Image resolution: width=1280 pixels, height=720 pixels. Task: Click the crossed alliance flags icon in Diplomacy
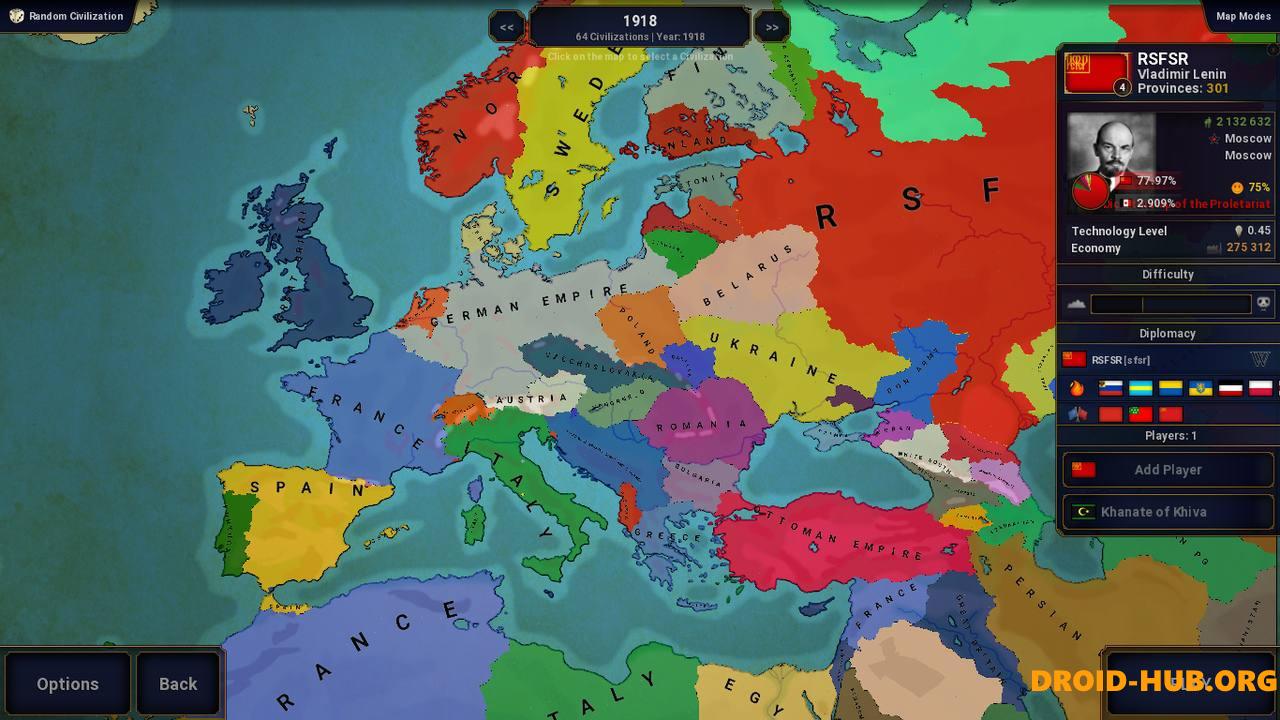tap(1077, 414)
